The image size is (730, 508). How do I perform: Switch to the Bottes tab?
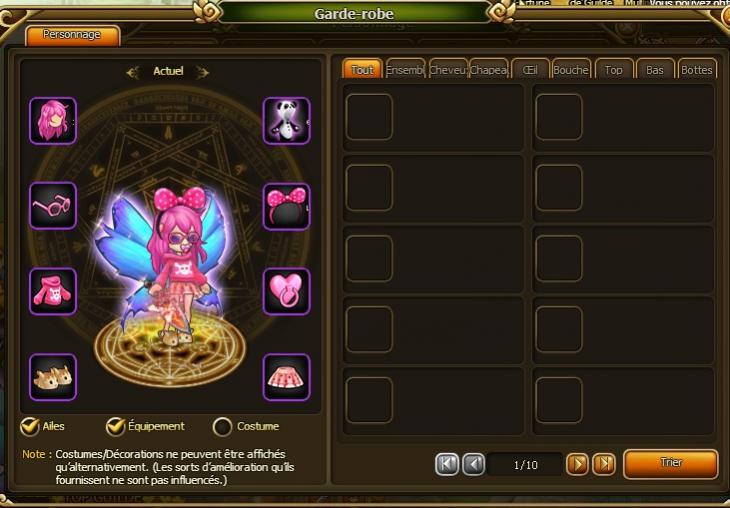[696, 70]
